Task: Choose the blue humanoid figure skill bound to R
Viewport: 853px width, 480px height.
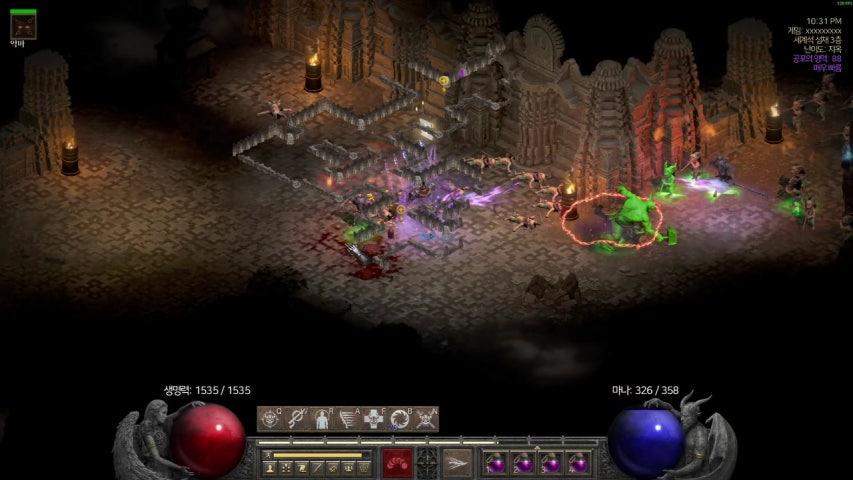Action: click(322, 419)
